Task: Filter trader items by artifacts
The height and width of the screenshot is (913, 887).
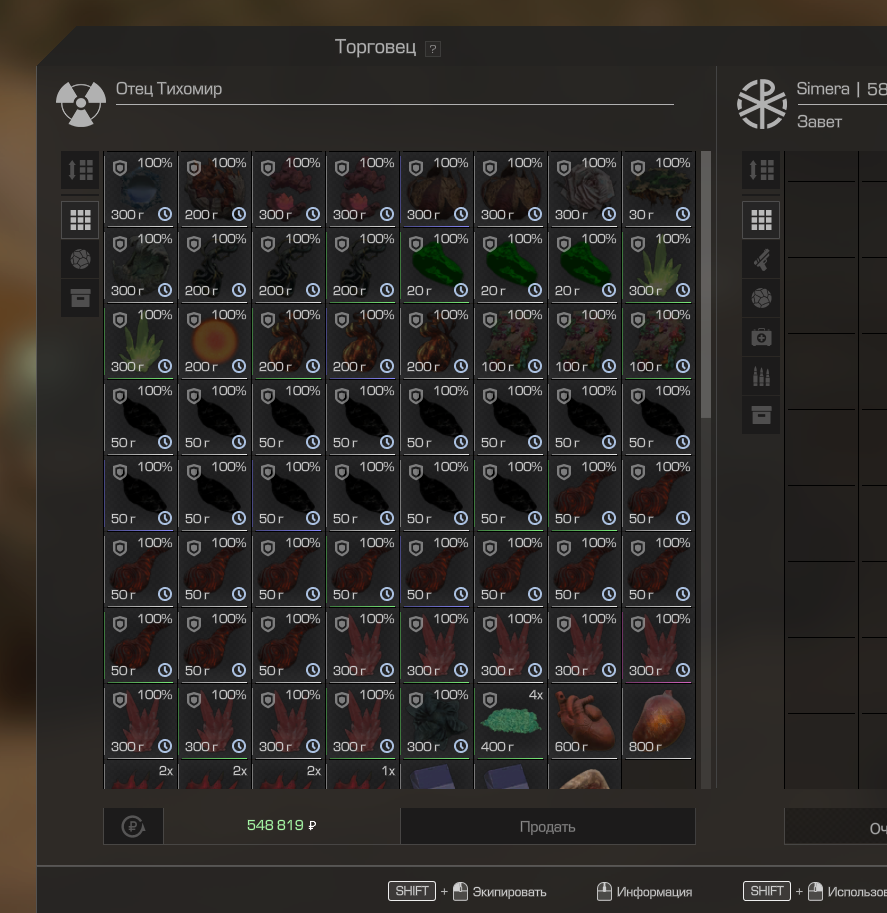Action: (x=80, y=258)
